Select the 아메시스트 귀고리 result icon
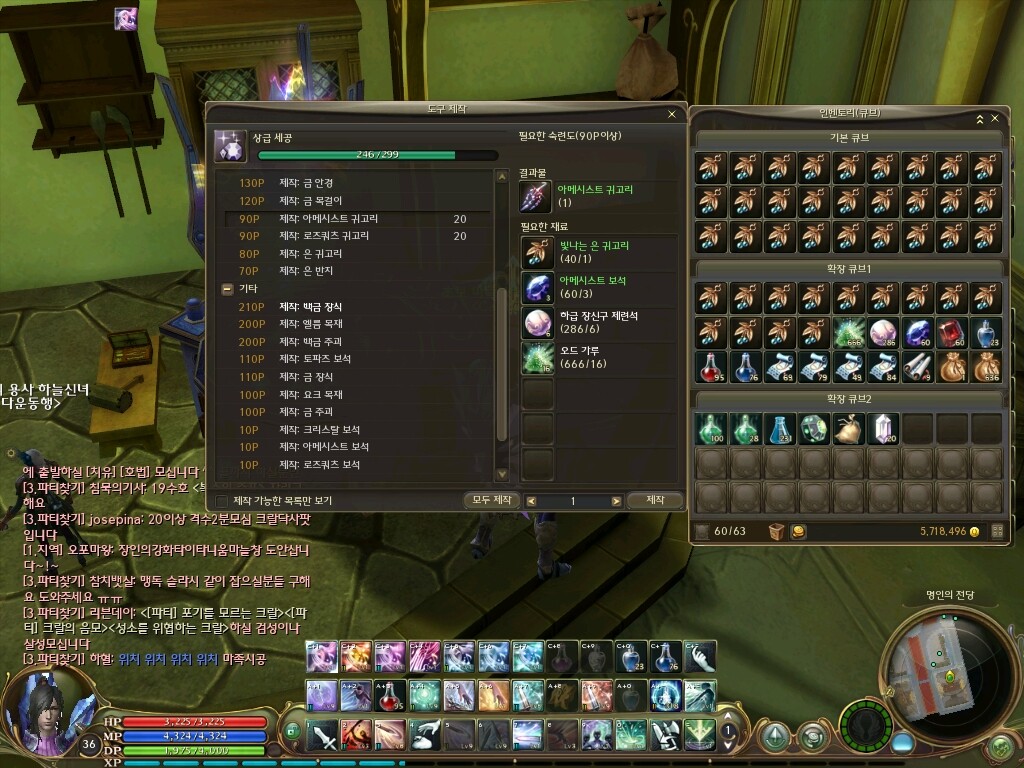The width and height of the screenshot is (1024, 768). click(x=537, y=196)
